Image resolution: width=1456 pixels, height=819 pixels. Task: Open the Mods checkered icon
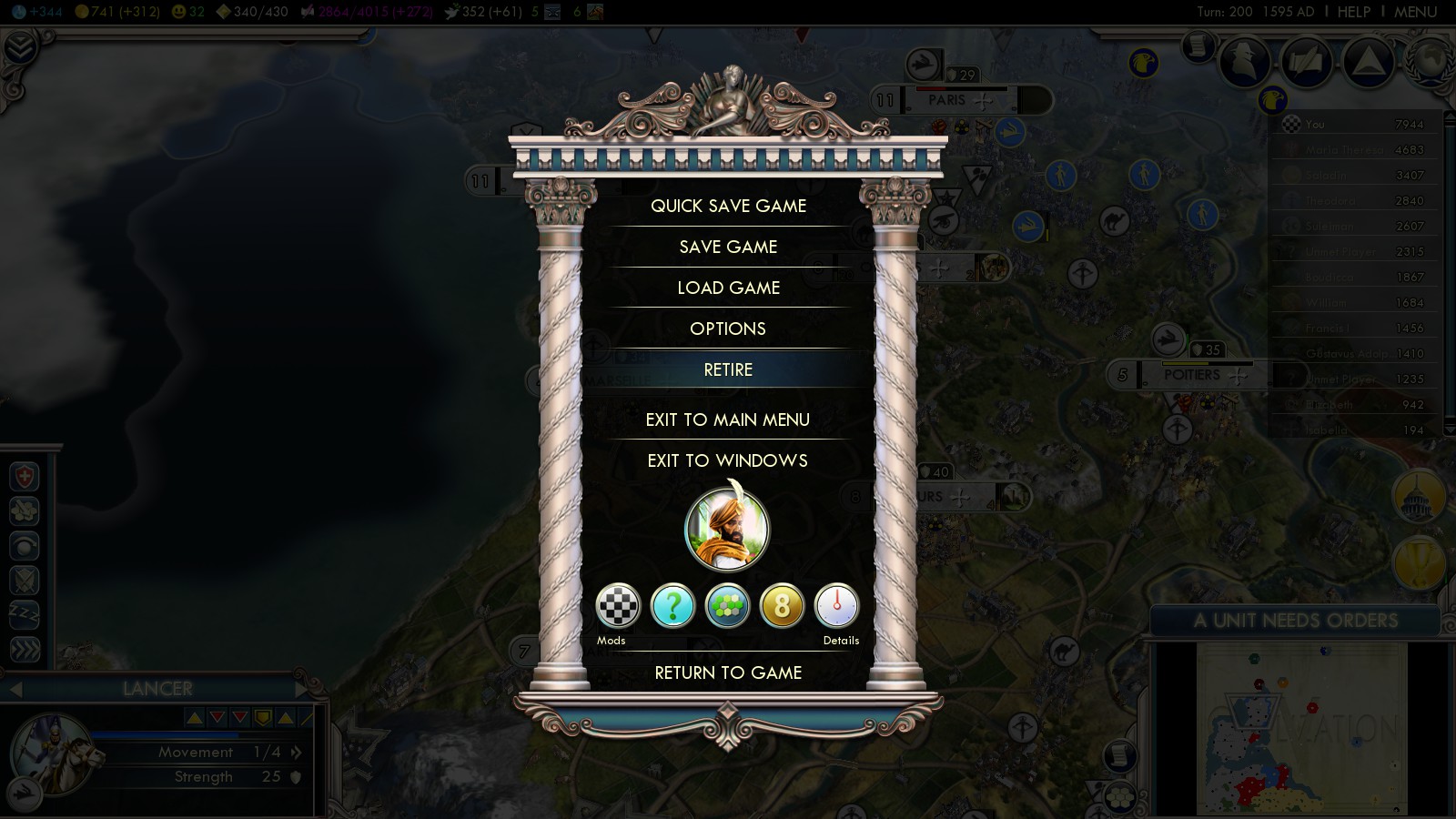[x=618, y=606]
